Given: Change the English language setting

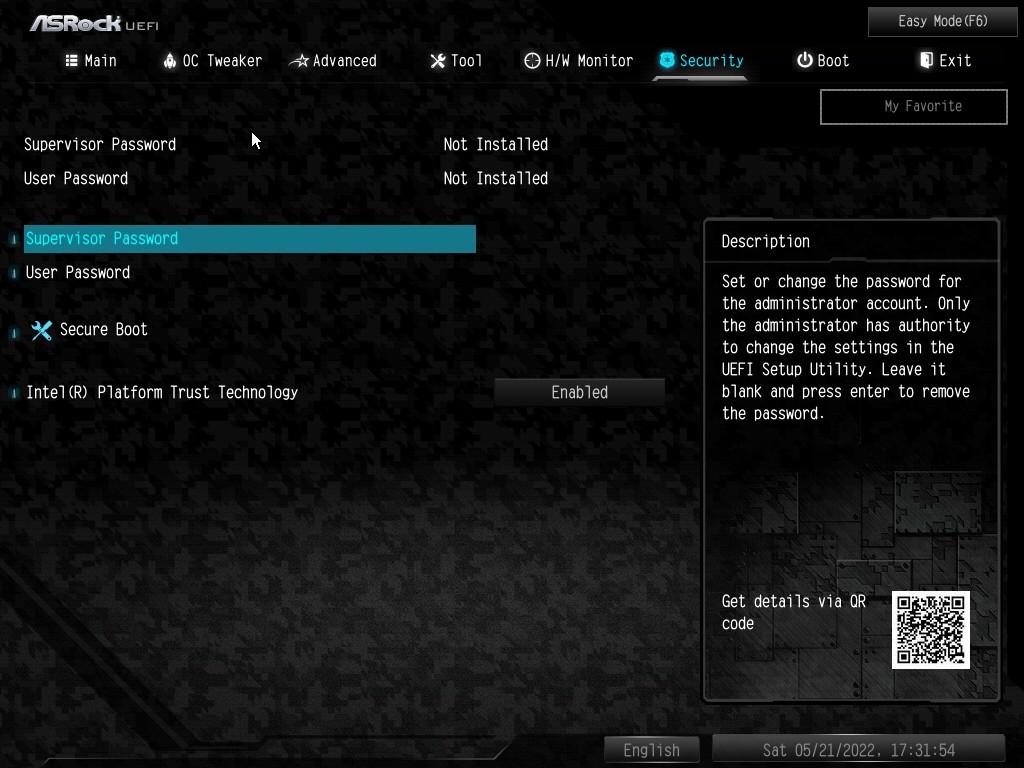Looking at the screenshot, I should click(x=651, y=750).
